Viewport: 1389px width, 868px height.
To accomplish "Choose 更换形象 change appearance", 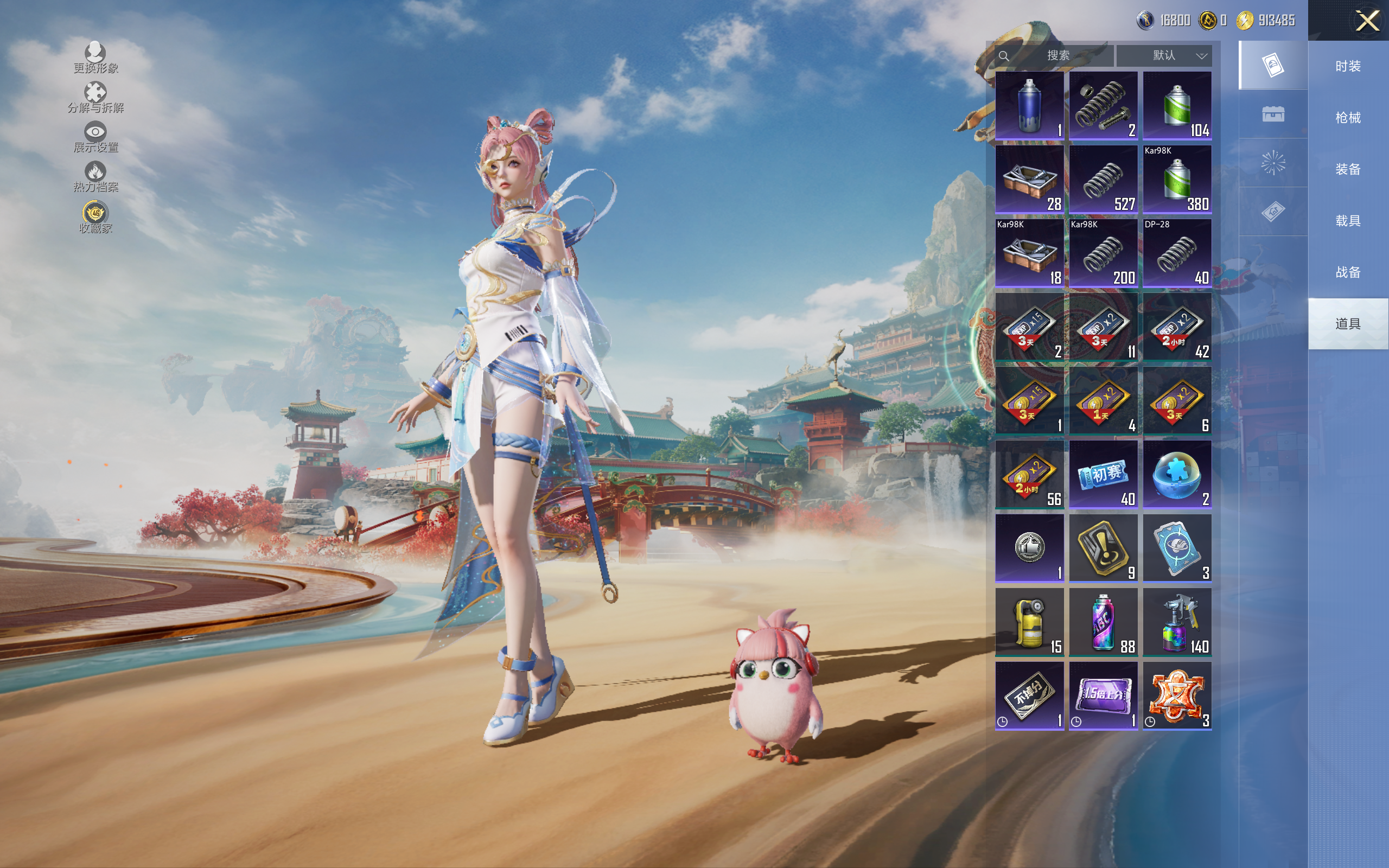I will click(95, 58).
